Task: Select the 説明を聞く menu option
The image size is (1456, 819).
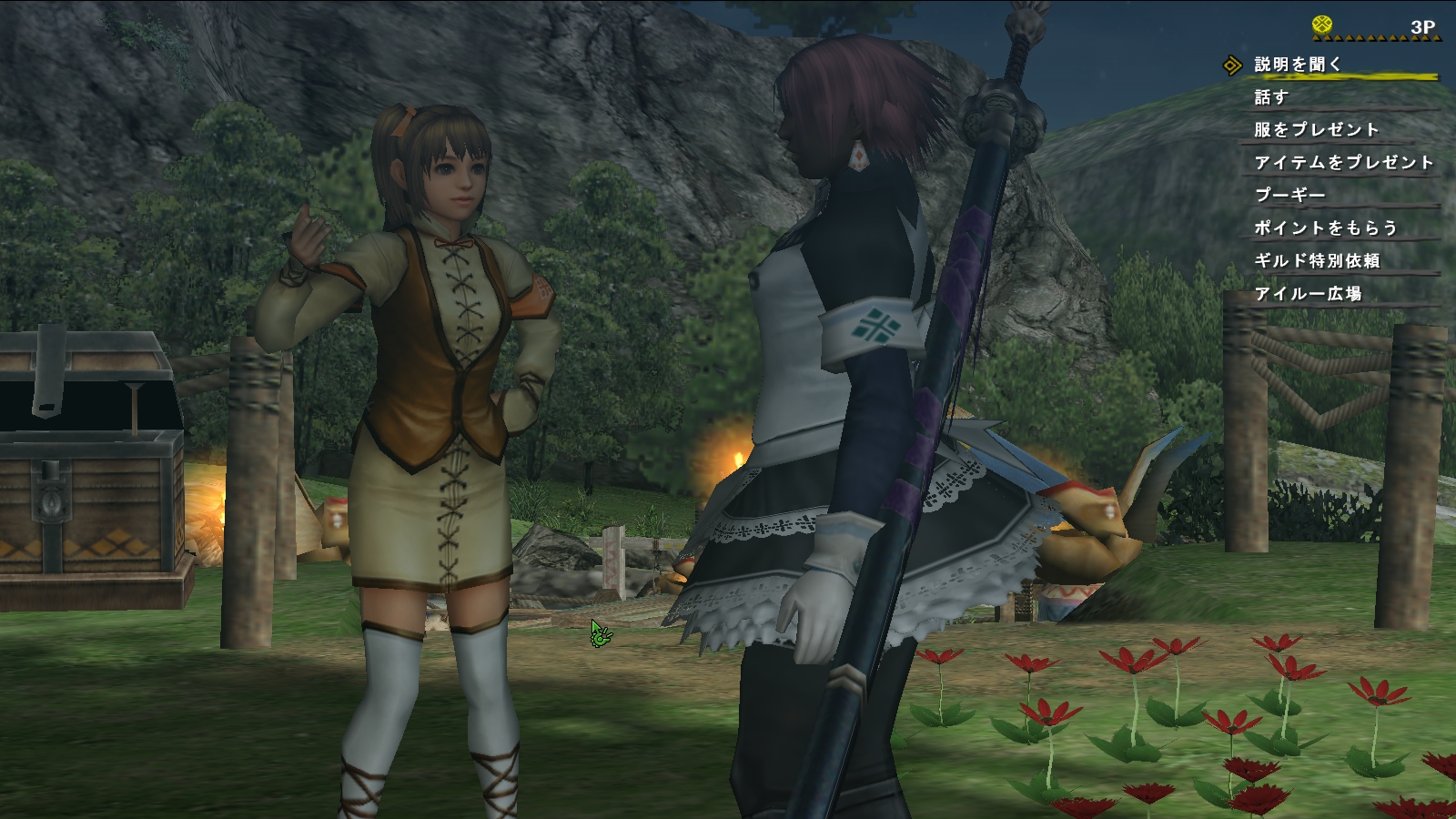Action: point(1298,65)
